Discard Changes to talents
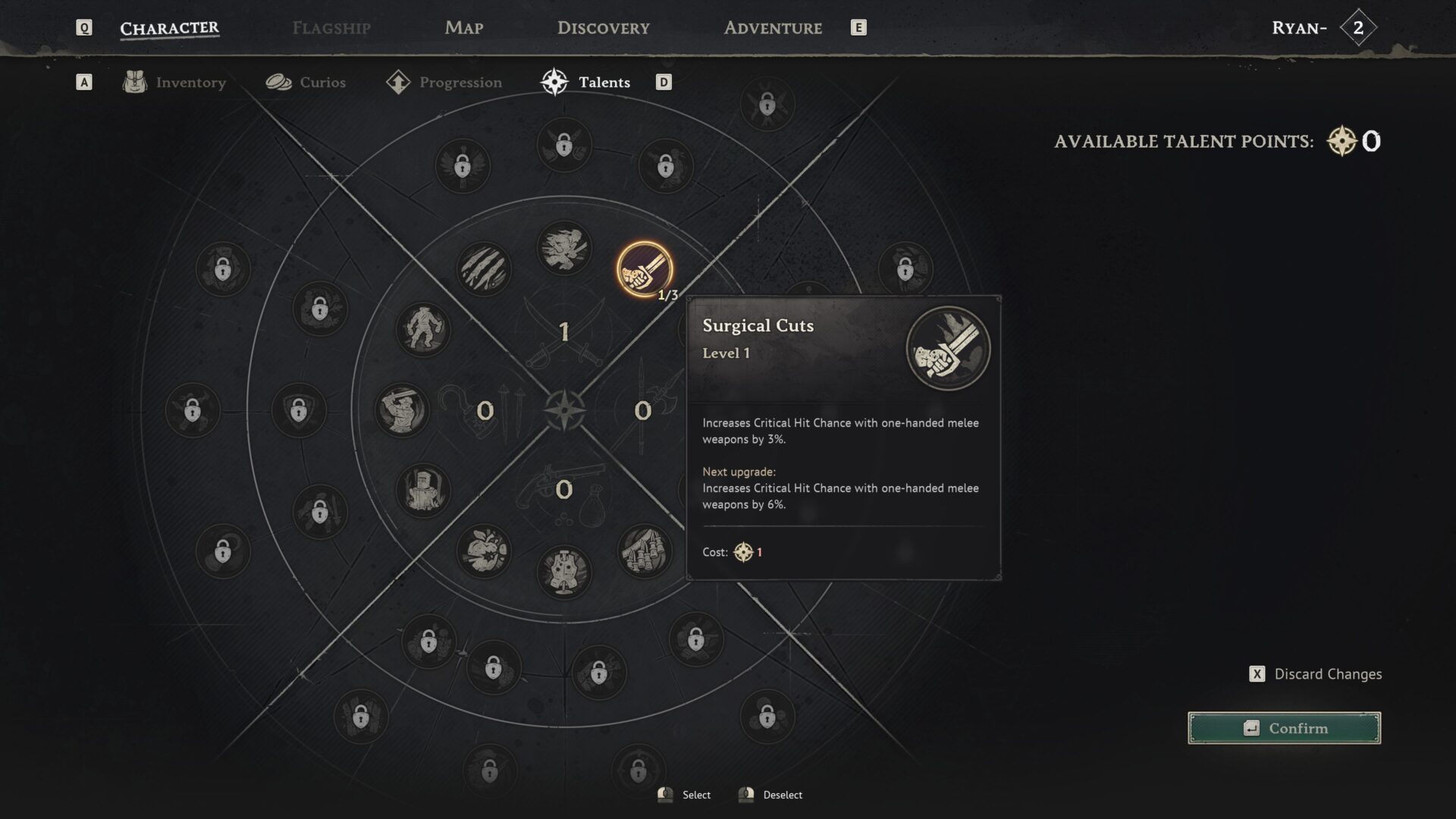Viewport: 1456px width, 819px height. tap(1316, 674)
